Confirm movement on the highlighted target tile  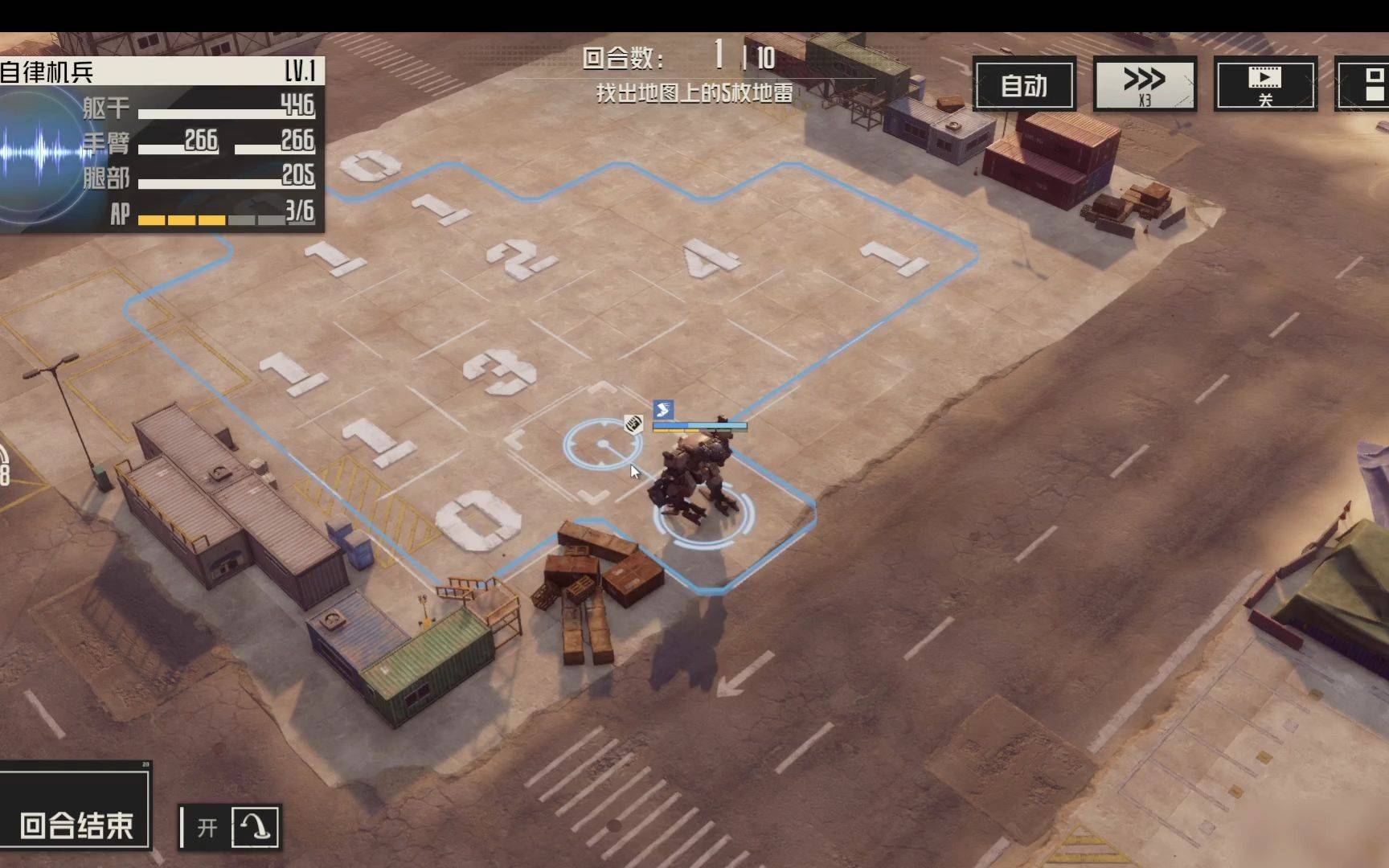click(603, 444)
